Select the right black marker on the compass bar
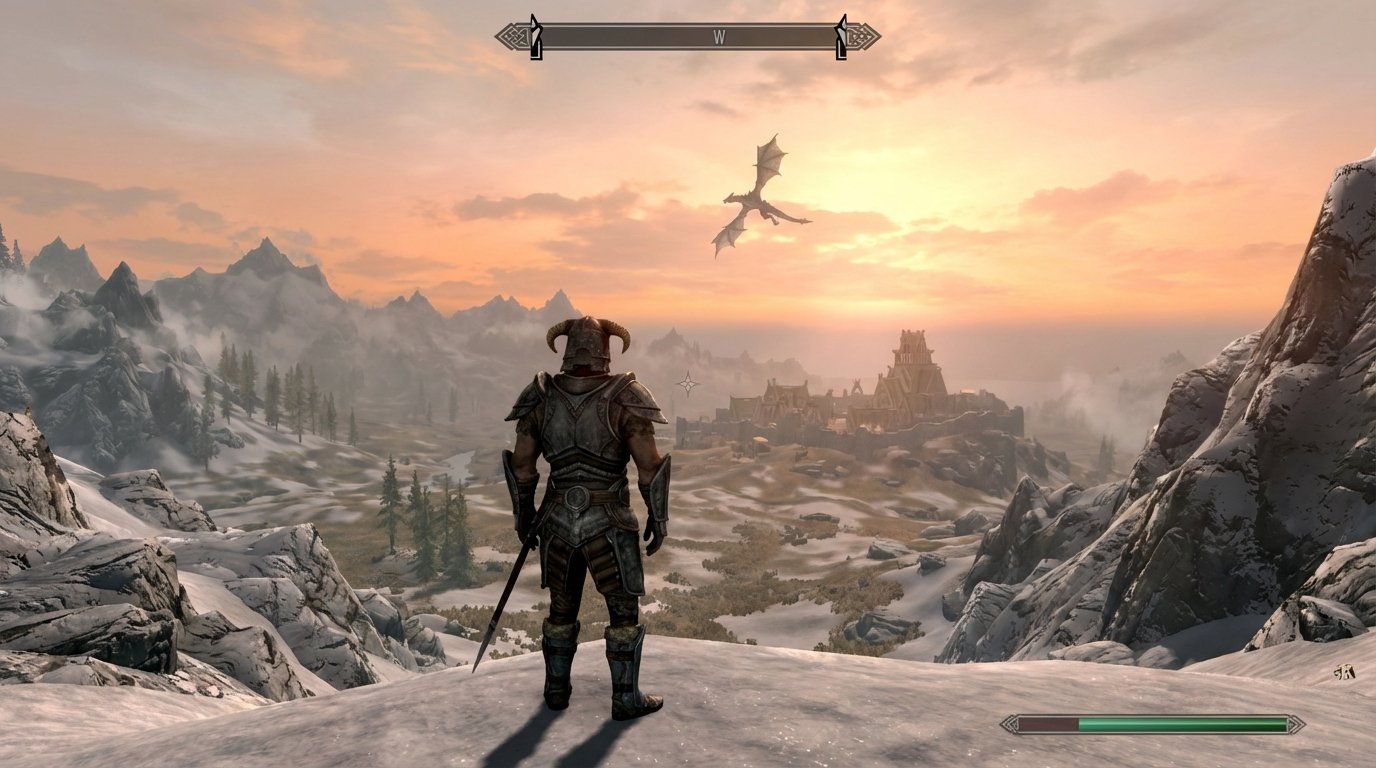 tap(842, 33)
